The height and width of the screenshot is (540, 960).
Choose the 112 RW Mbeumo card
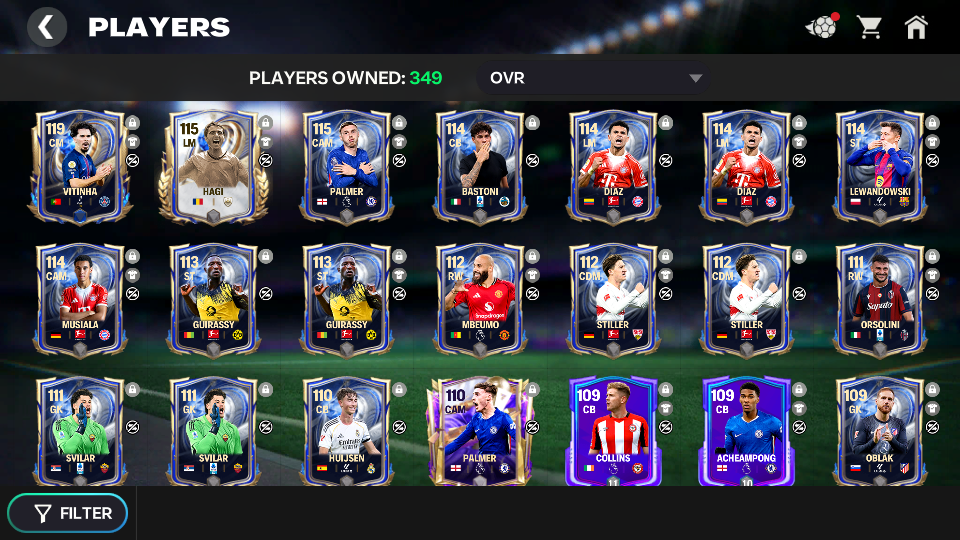point(480,300)
